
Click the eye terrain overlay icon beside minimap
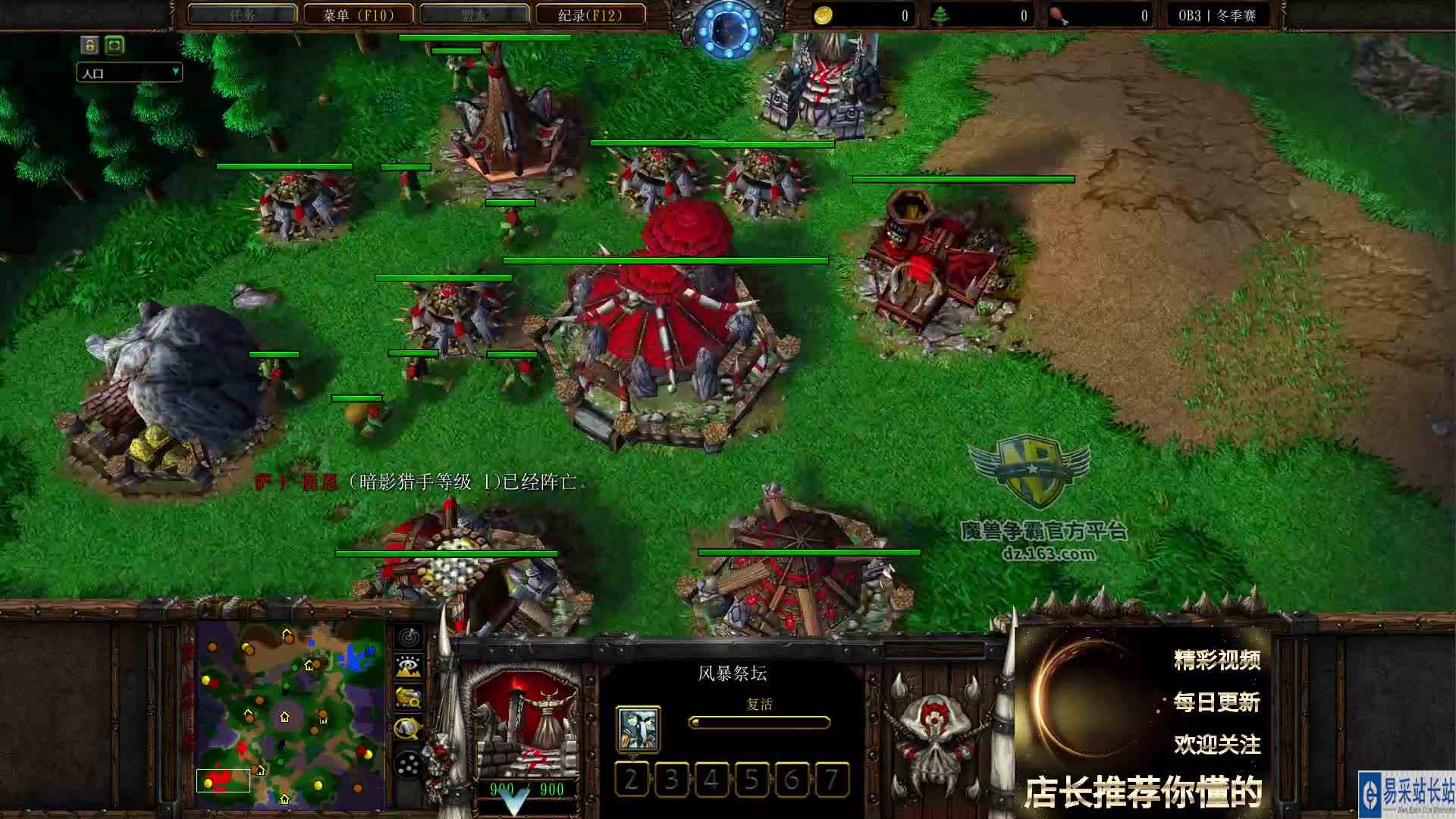tap(408, 666)
